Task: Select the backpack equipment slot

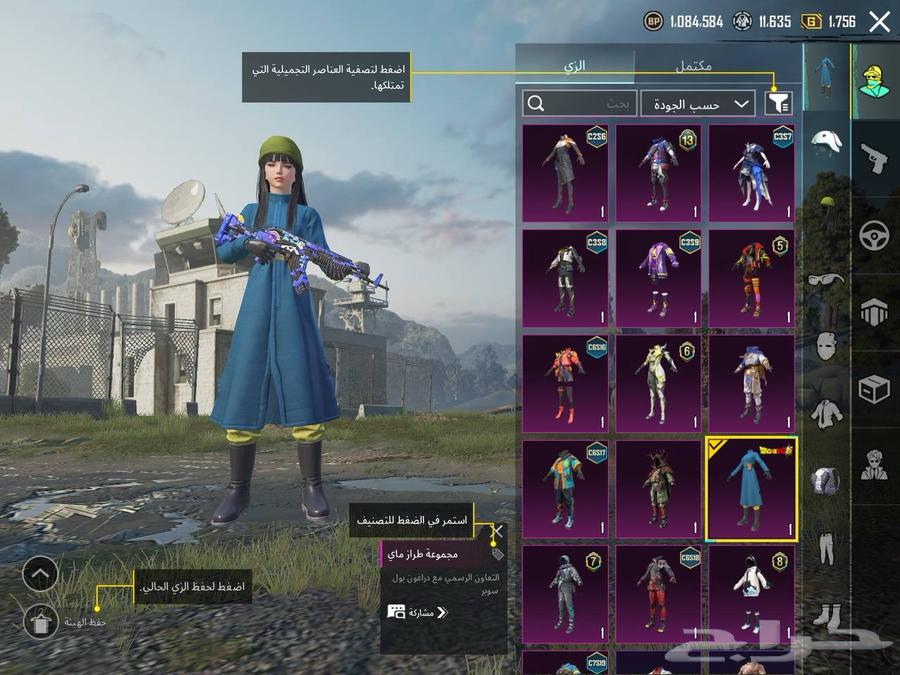Action: 826,480
